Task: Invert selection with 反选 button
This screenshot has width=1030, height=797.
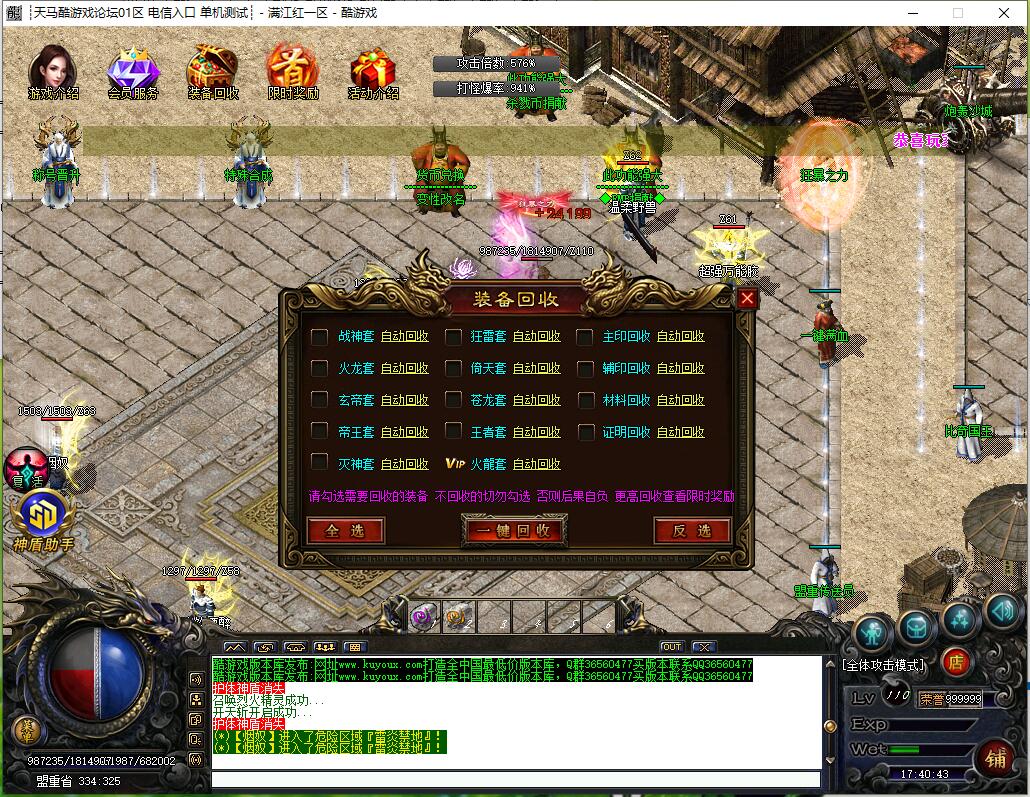Action: (x=692, y=531)
